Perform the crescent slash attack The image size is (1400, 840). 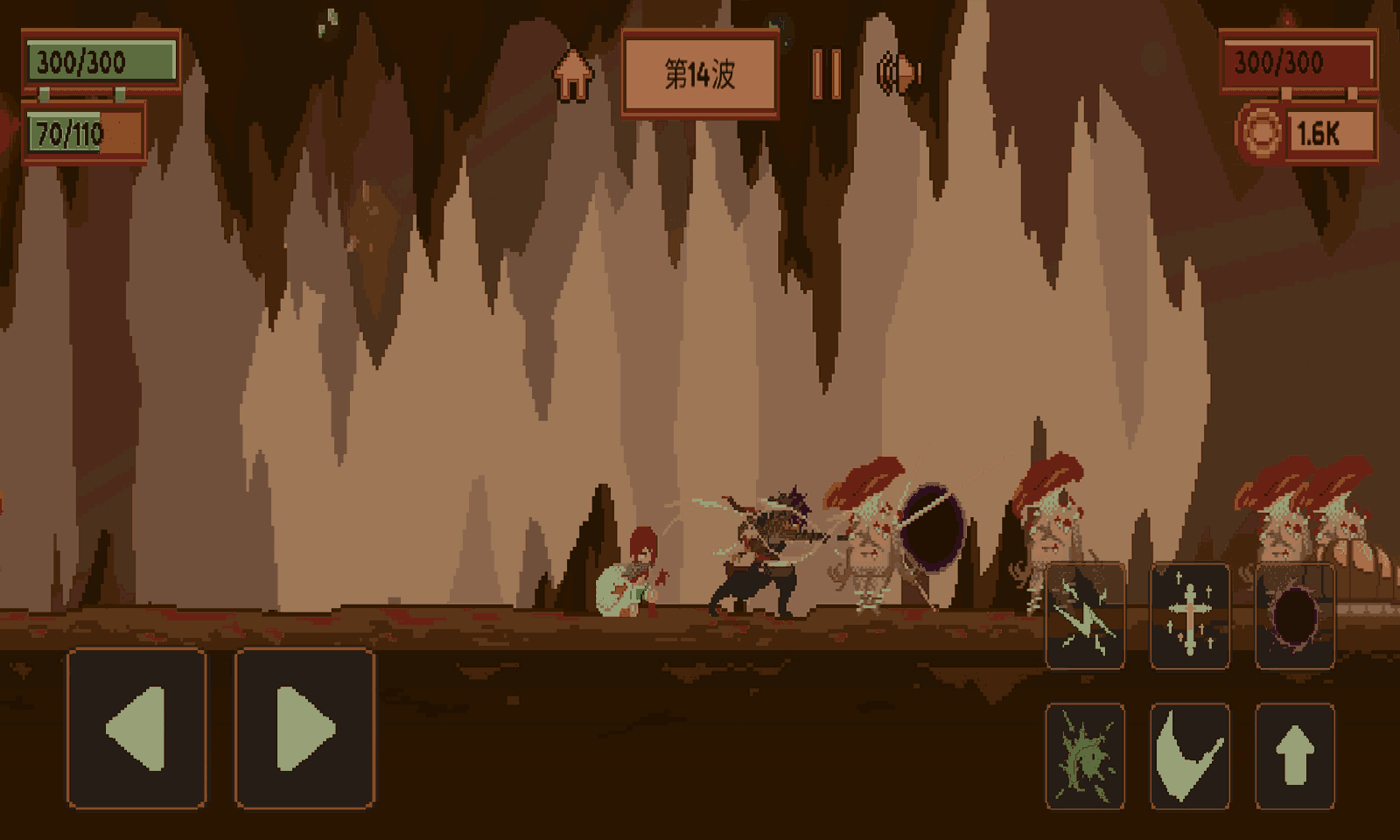[x=1190, y=756]
